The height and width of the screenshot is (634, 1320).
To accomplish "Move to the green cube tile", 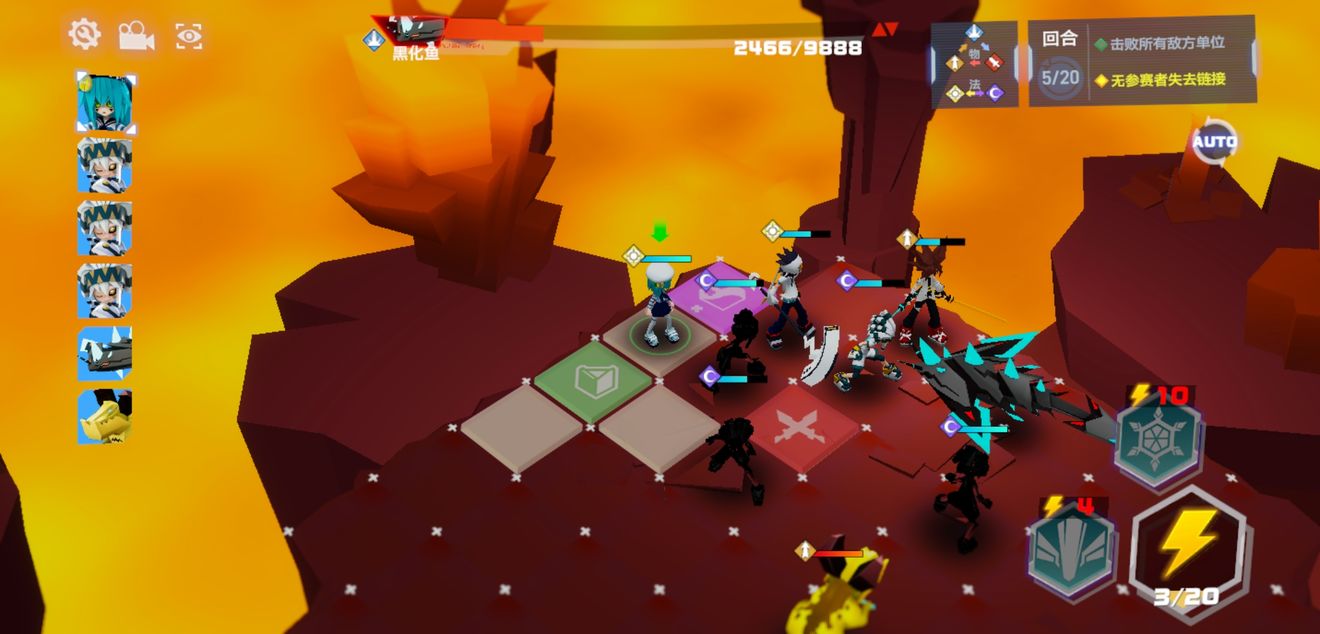I will click(x=596, y=381).
